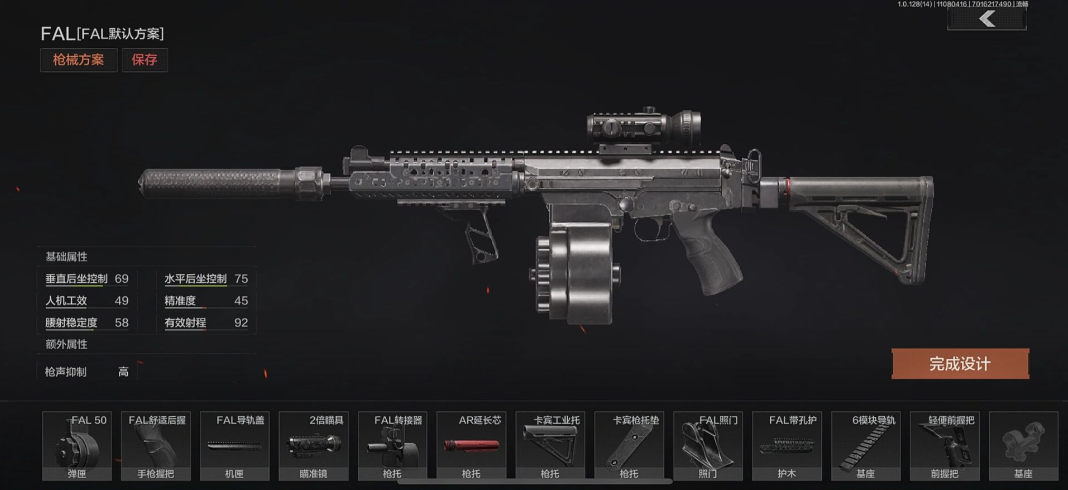The width and height of the screenshot is (1068, 490).
Task: Select the empty scope-ring 基座 mount slot
Action: click(x=1023, y=446)
